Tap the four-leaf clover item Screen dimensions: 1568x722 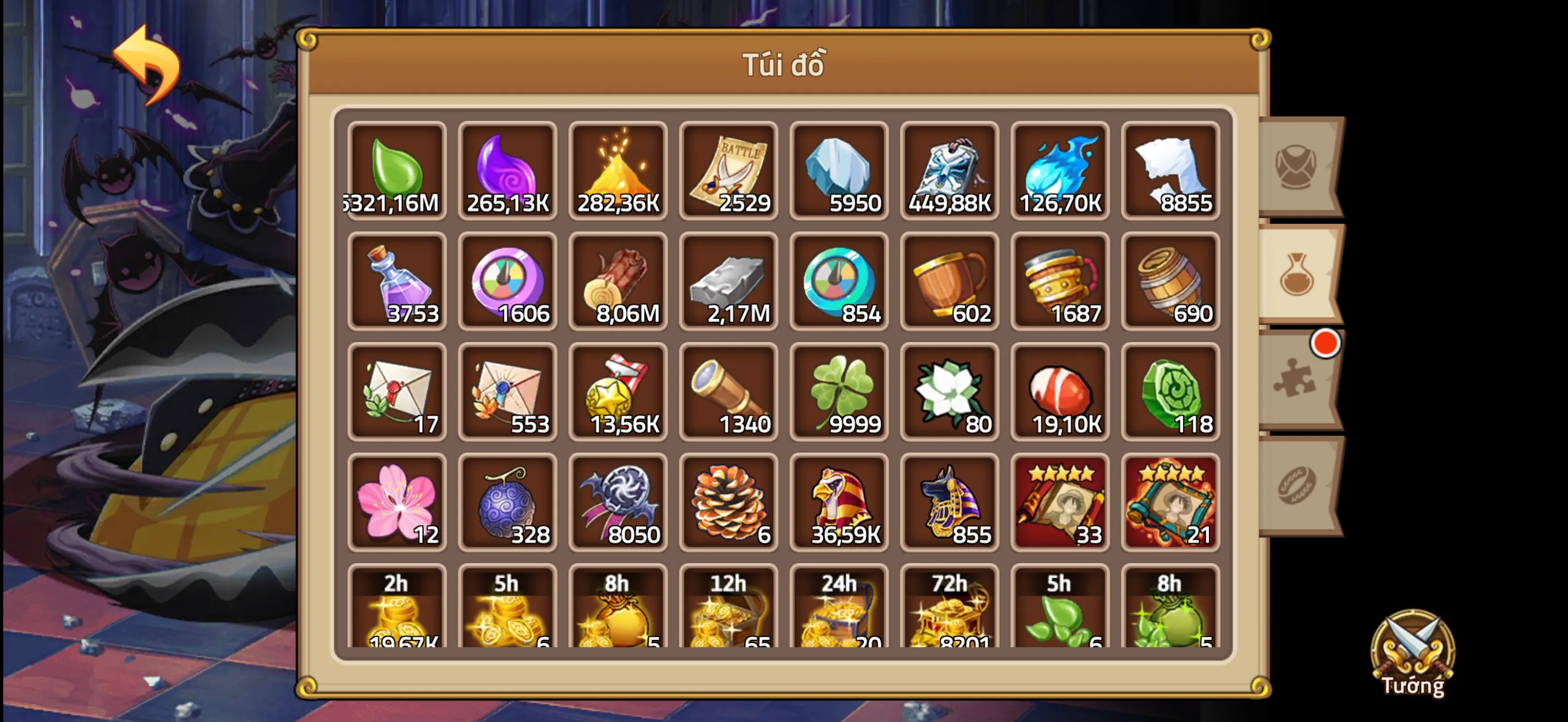(x=839, y=392)
